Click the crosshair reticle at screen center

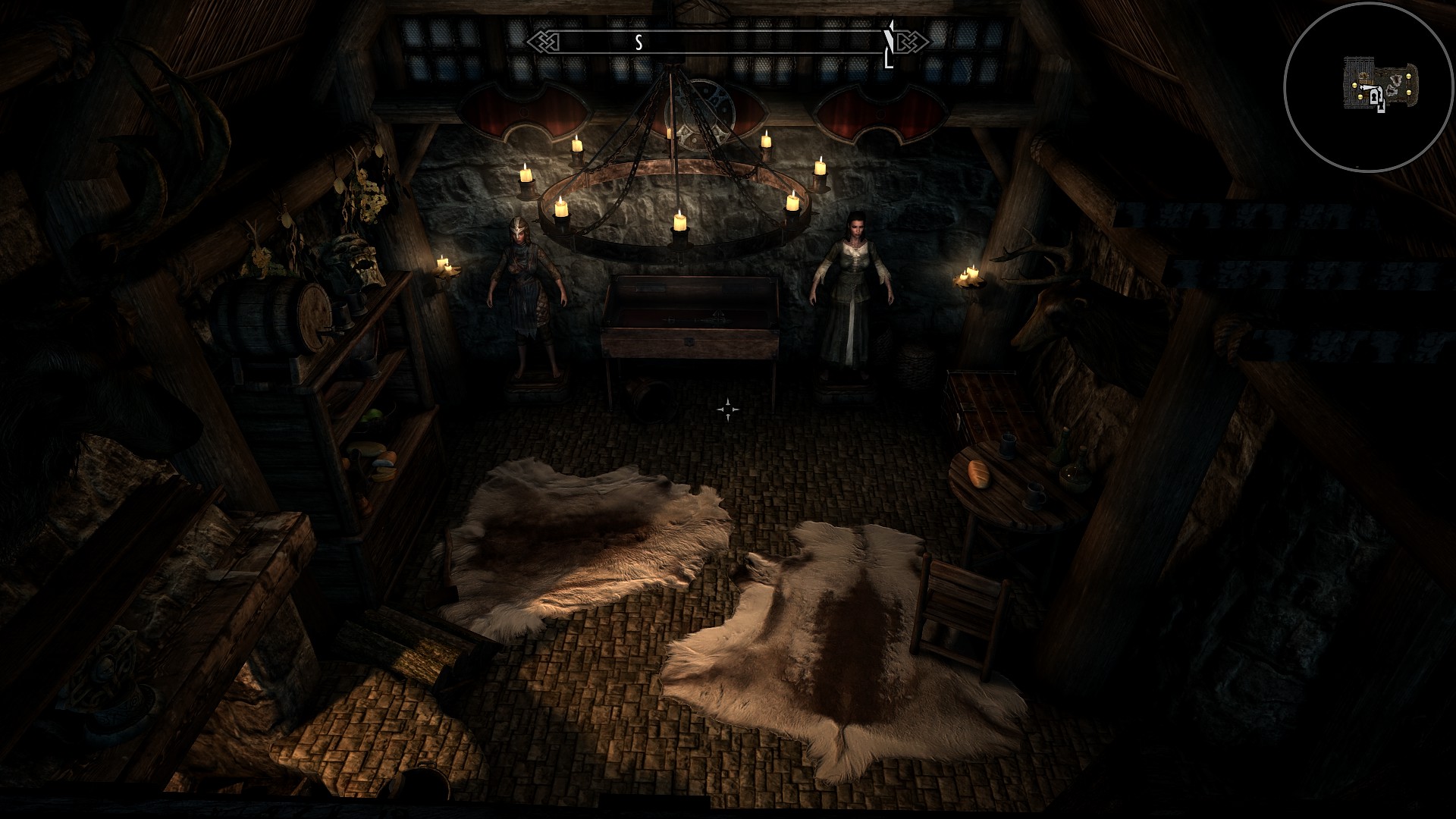[730, 409]
